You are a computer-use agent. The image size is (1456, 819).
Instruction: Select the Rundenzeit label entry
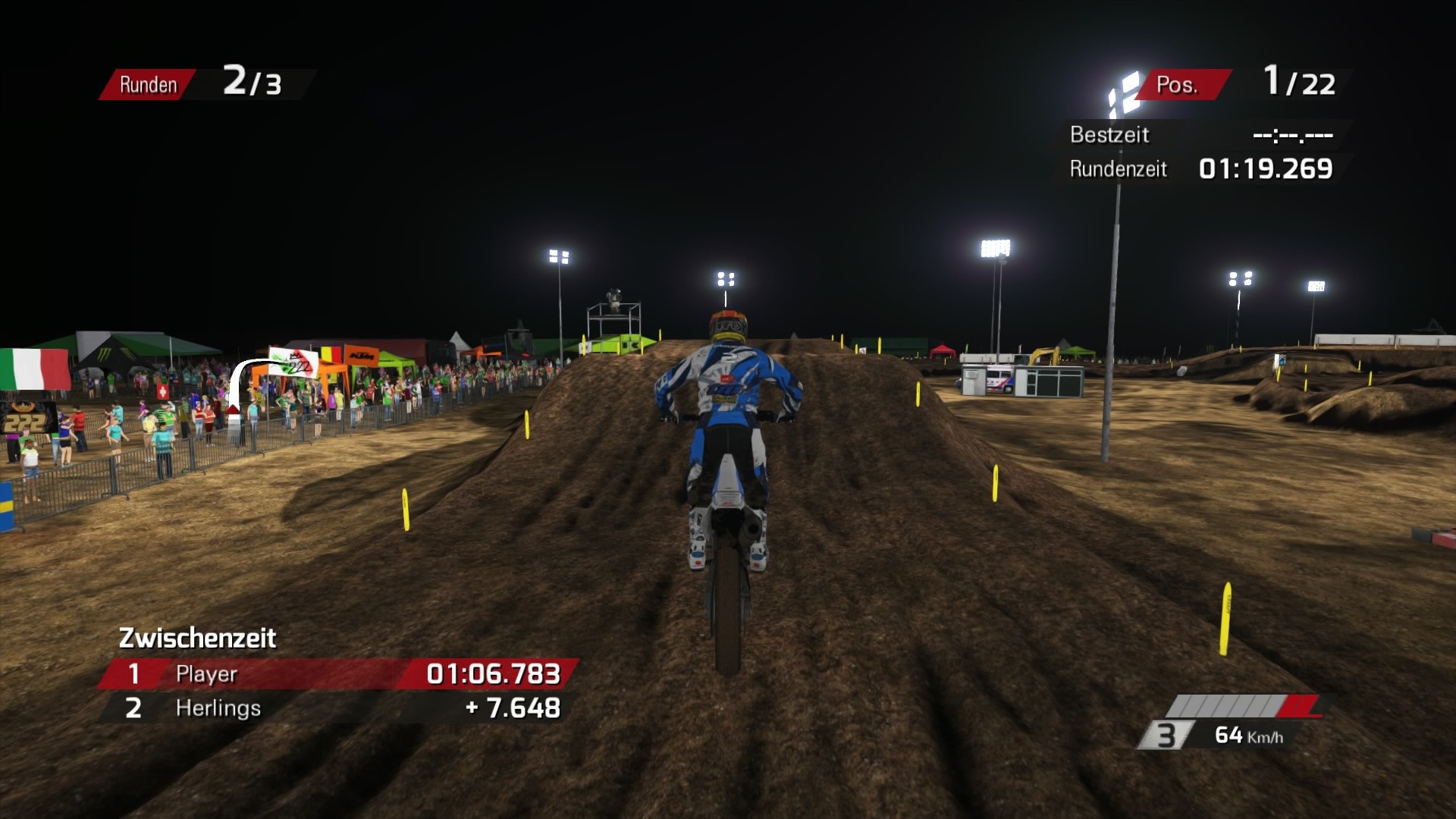[x=1118, y=169]
